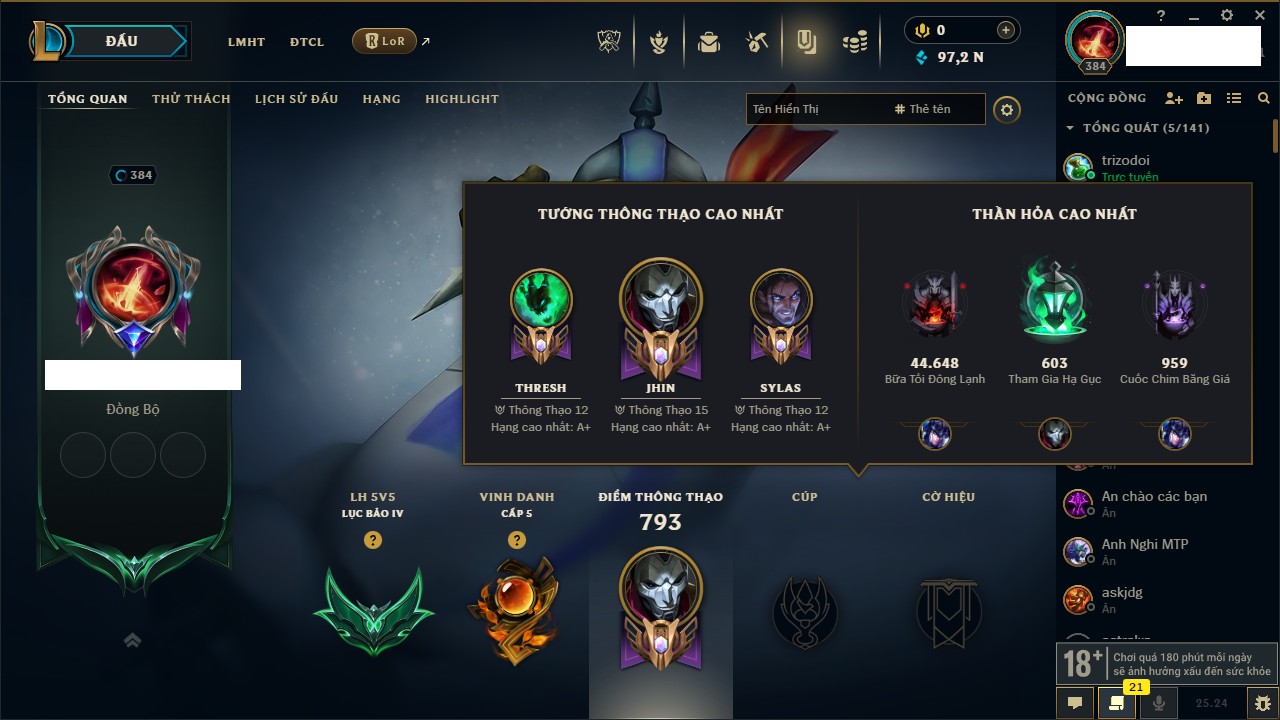This screenshot has width=1280, height=720.
Task: Switch to the ĐTCL game mode
Action: click(307, 42)
